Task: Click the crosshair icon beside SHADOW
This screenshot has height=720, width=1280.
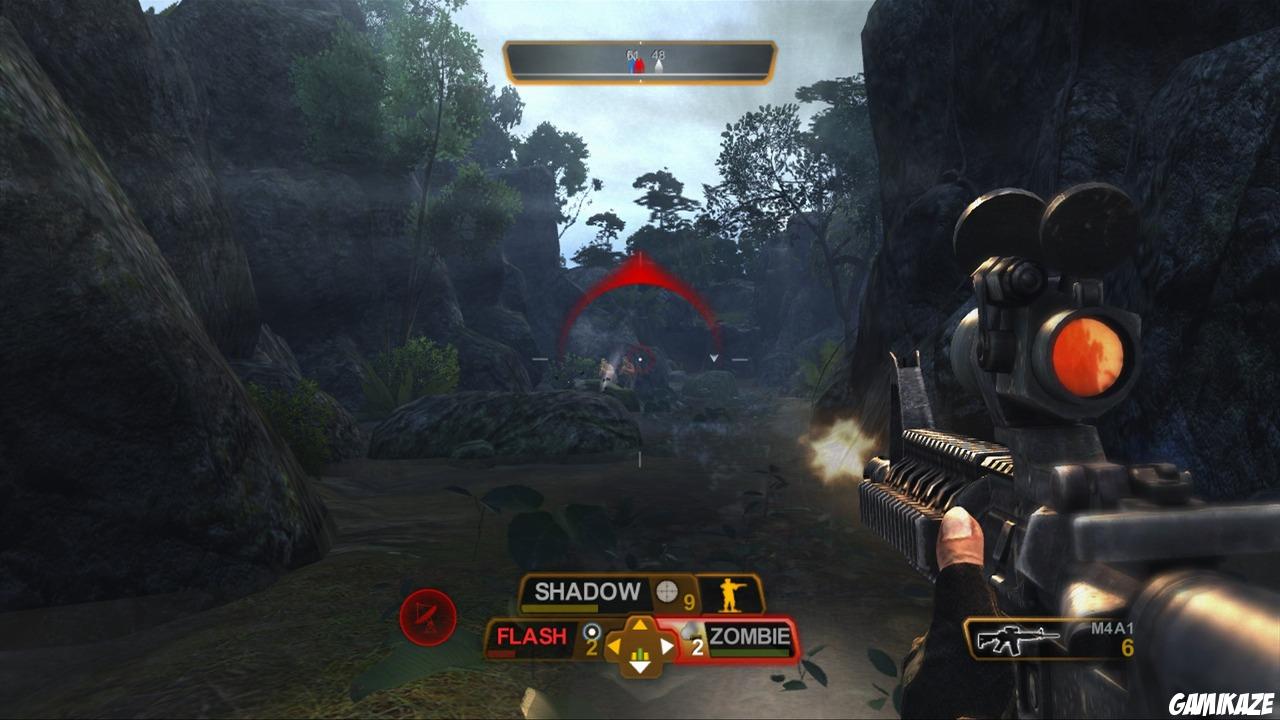Action: 665,592
